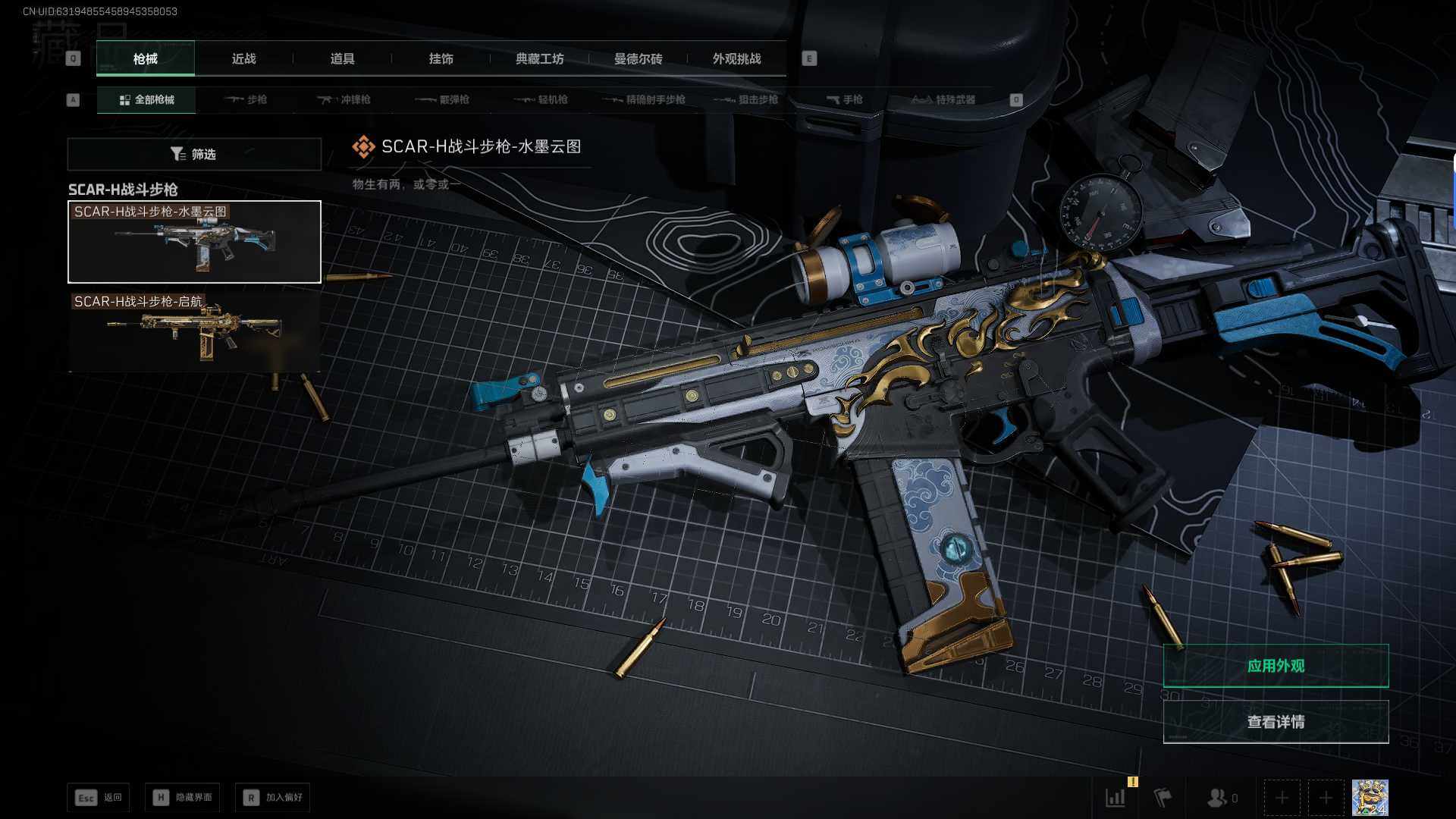
Task: Apply the skin with 应用外观
Action: (1276, 666)
